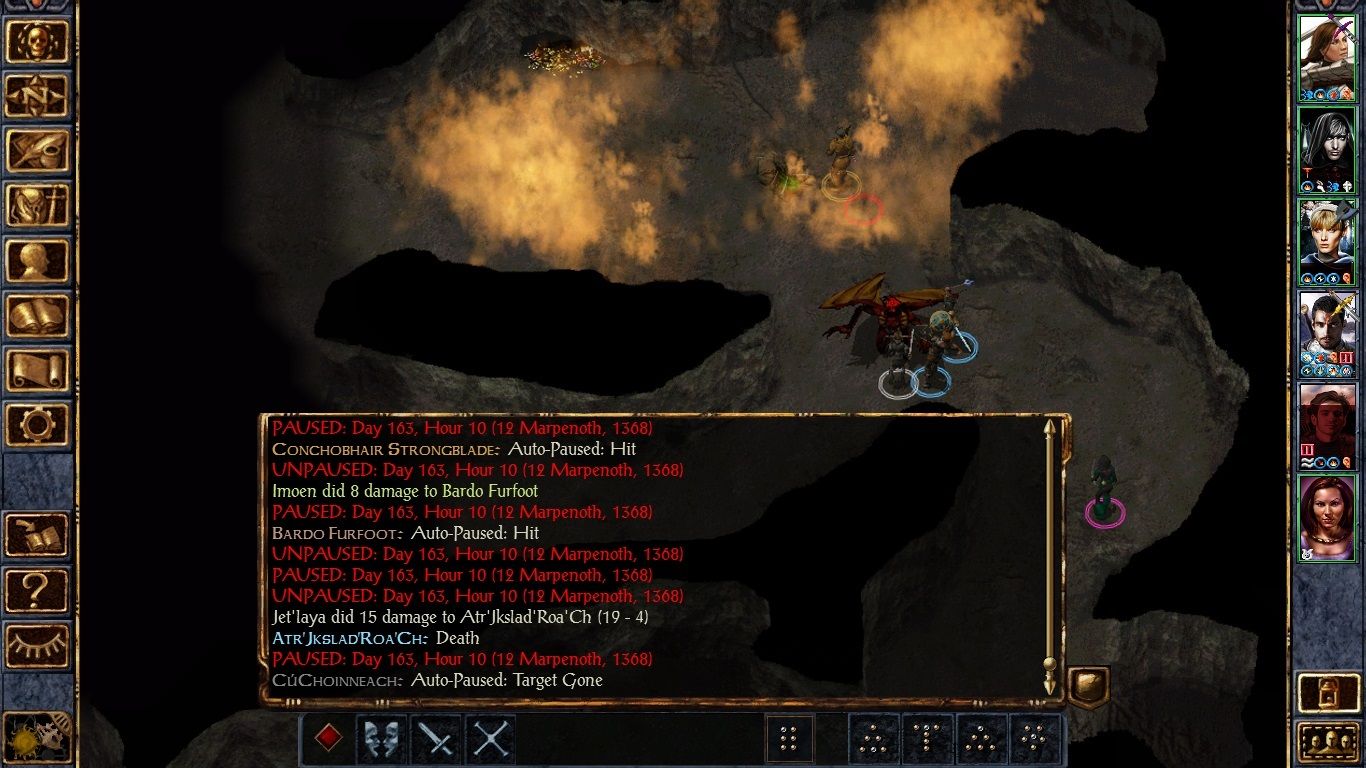
Task: Select the single sword attack action
Action: [x=436, y=739]
